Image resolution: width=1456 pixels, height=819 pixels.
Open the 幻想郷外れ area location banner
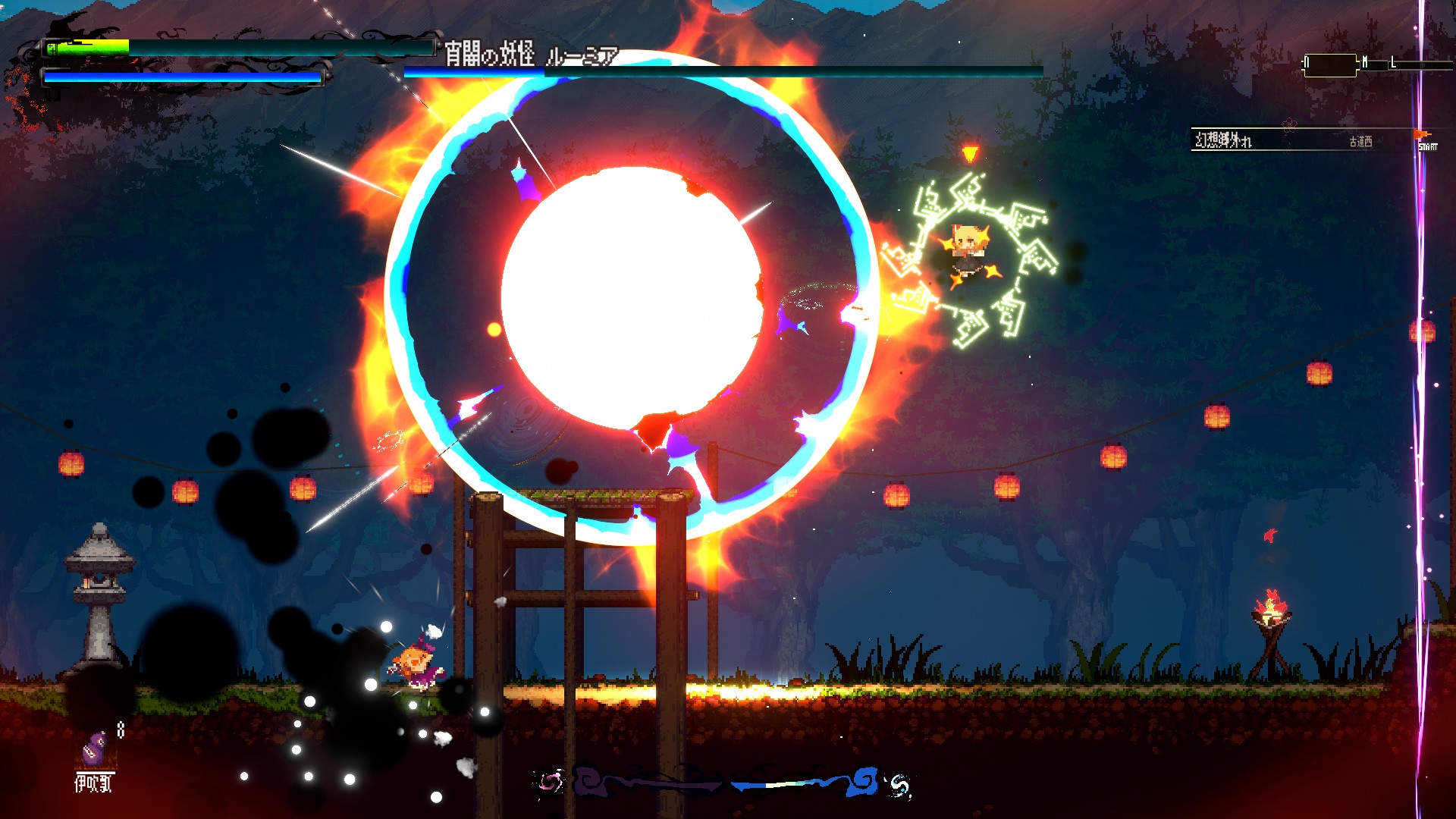click(x=1223, y=140)
